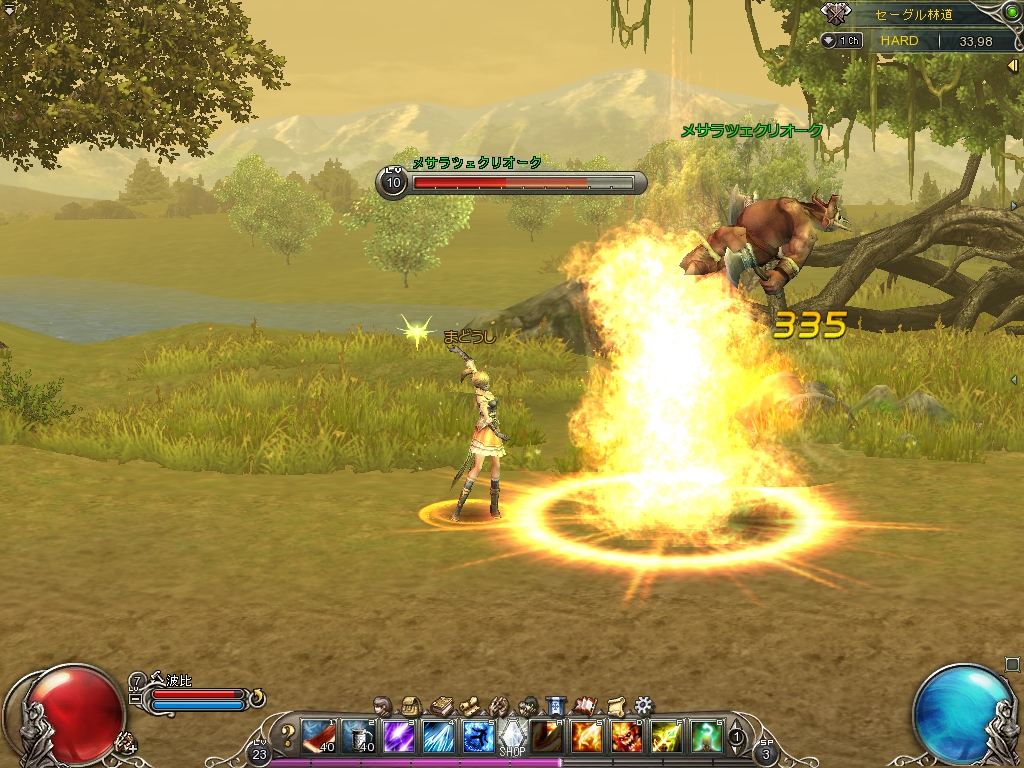Open the character portrait menu icon
The height and width of the screenshot is (768, 1024).
tap(381, 706)
